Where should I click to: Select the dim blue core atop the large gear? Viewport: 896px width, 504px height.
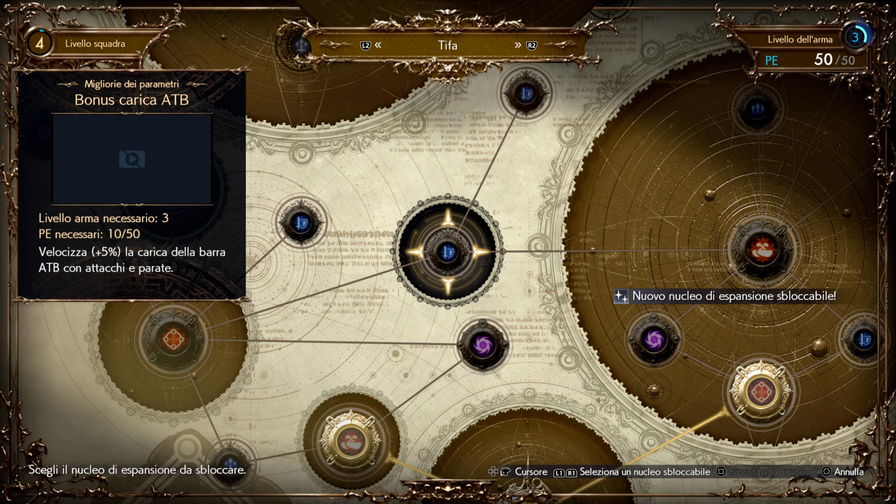click(x=758, y=110)
